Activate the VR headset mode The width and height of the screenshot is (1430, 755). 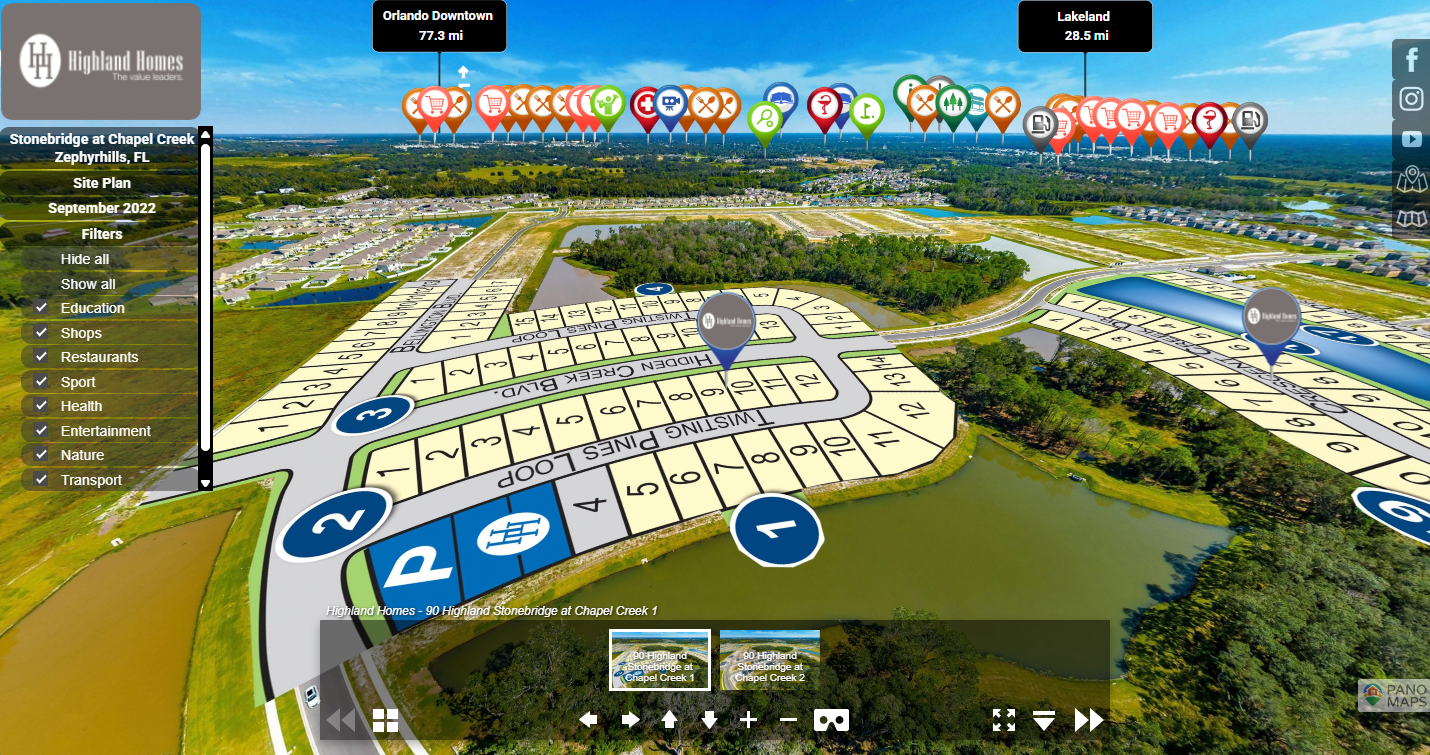pos(832,719)
